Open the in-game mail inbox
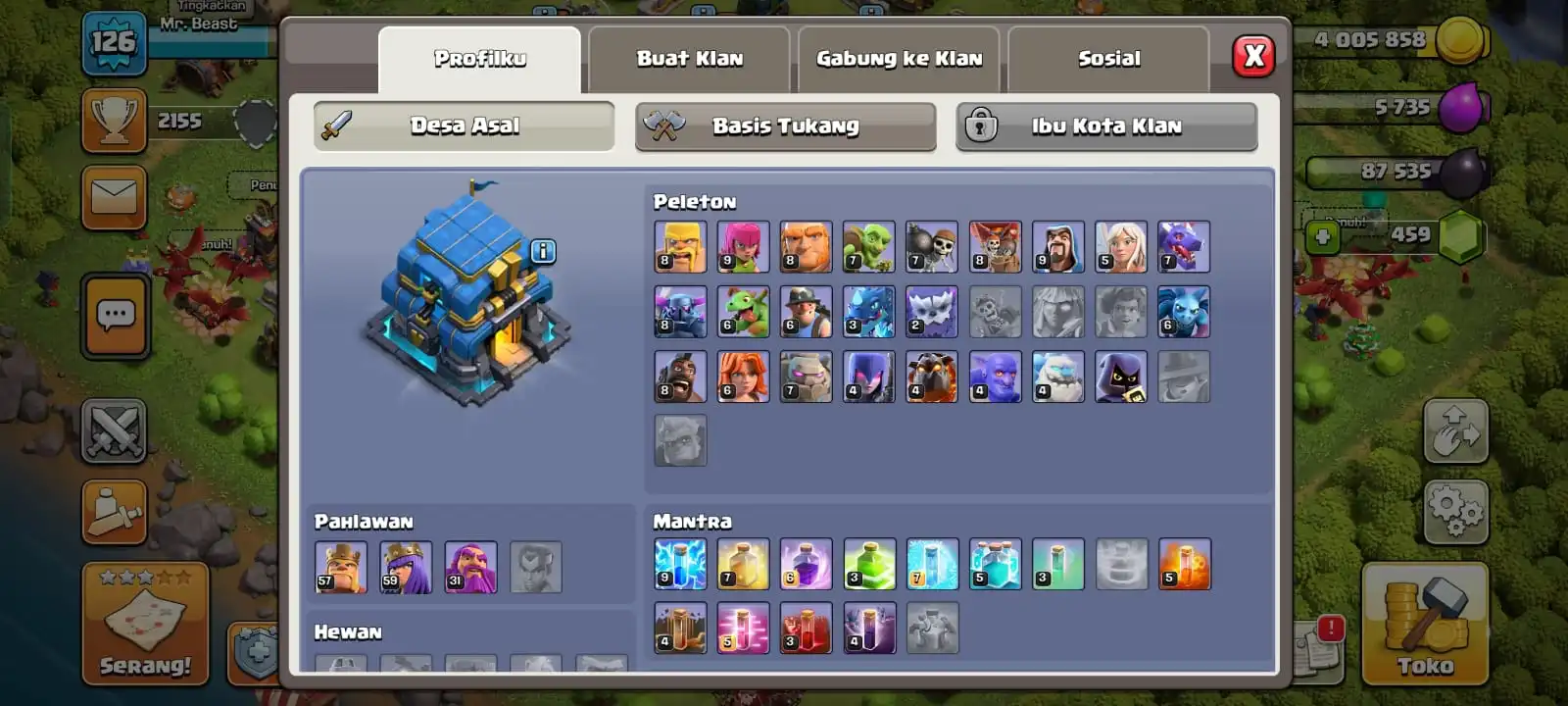This screenshot has width=1568, height=706. click(x=115, y=196)
